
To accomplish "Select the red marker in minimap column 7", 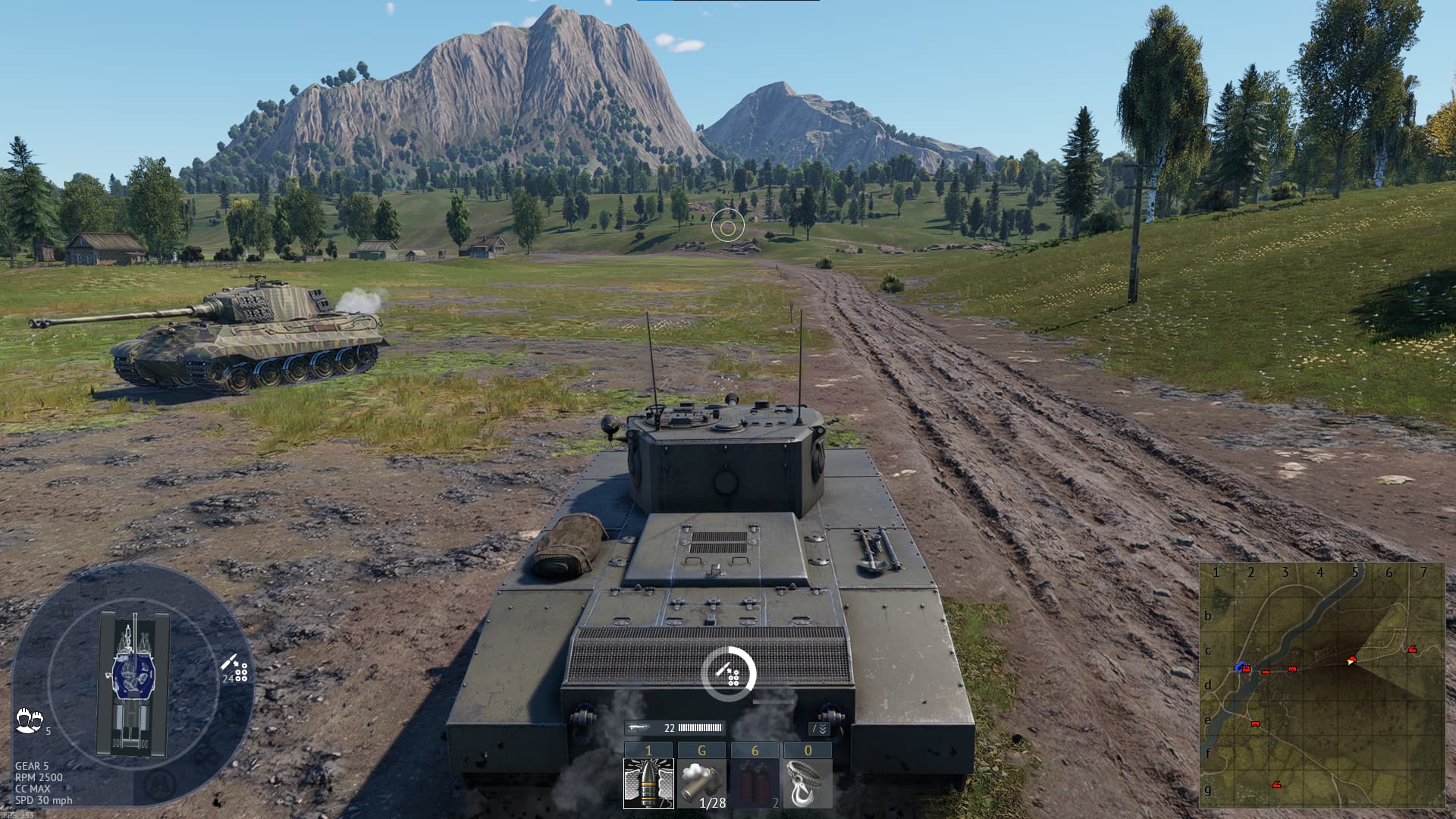I will [x=1411, y=649].
